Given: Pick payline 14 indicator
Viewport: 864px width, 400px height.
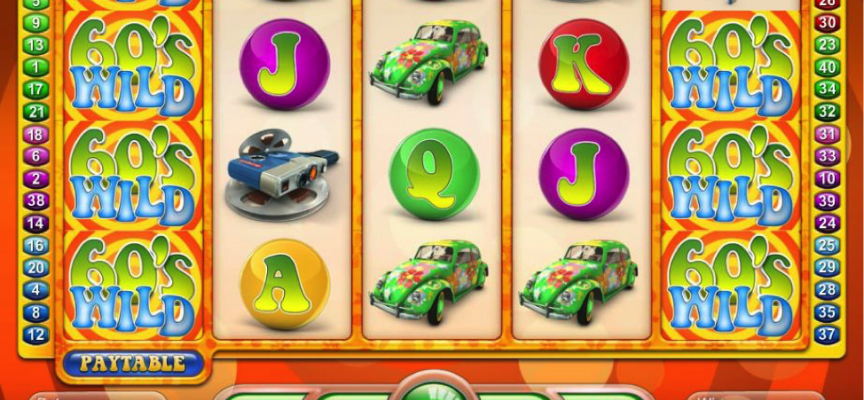Looking at the screenshot, I should click(x=35, y=223).
